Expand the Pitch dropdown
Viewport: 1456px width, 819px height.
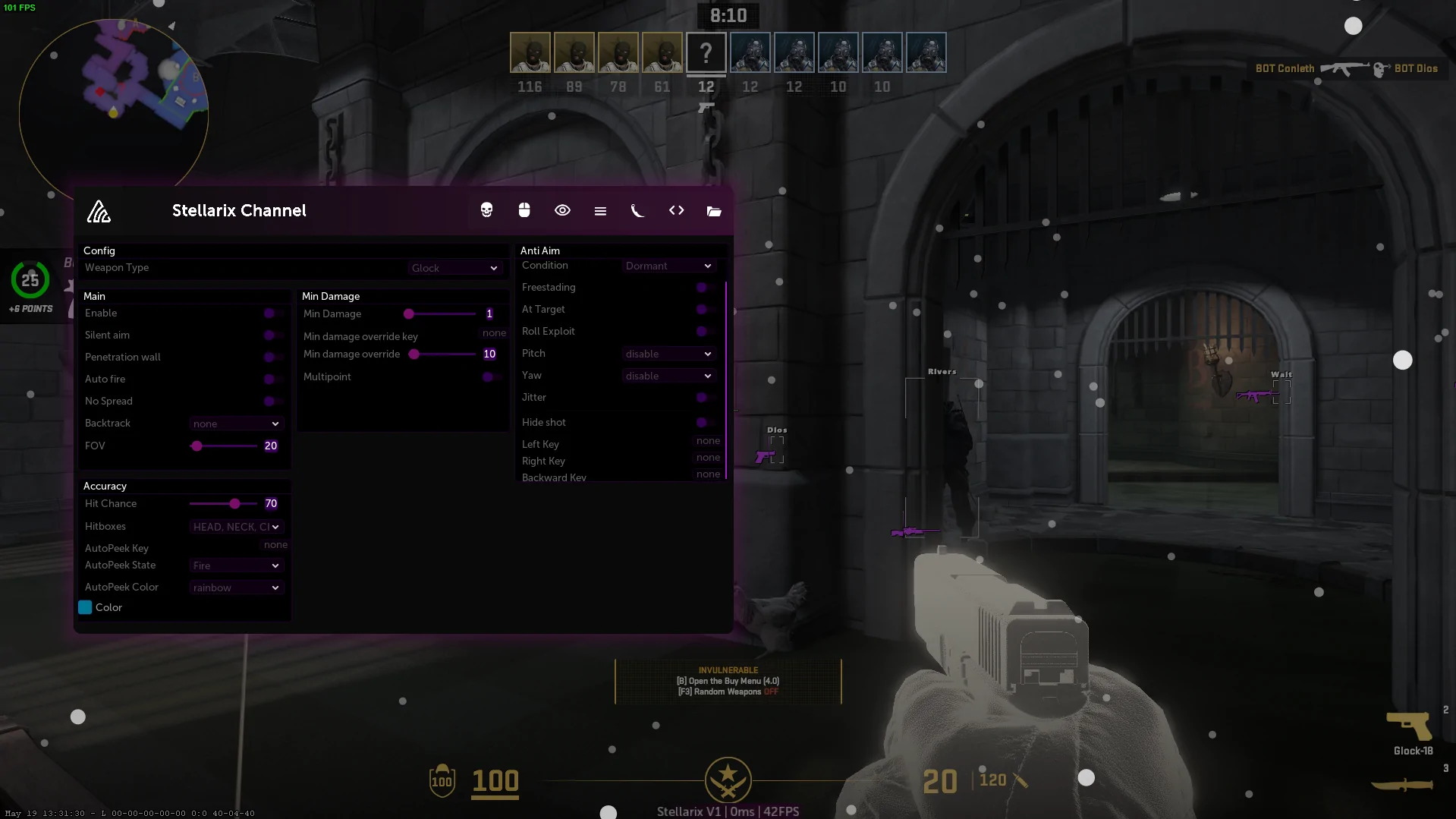click(668, 354)
